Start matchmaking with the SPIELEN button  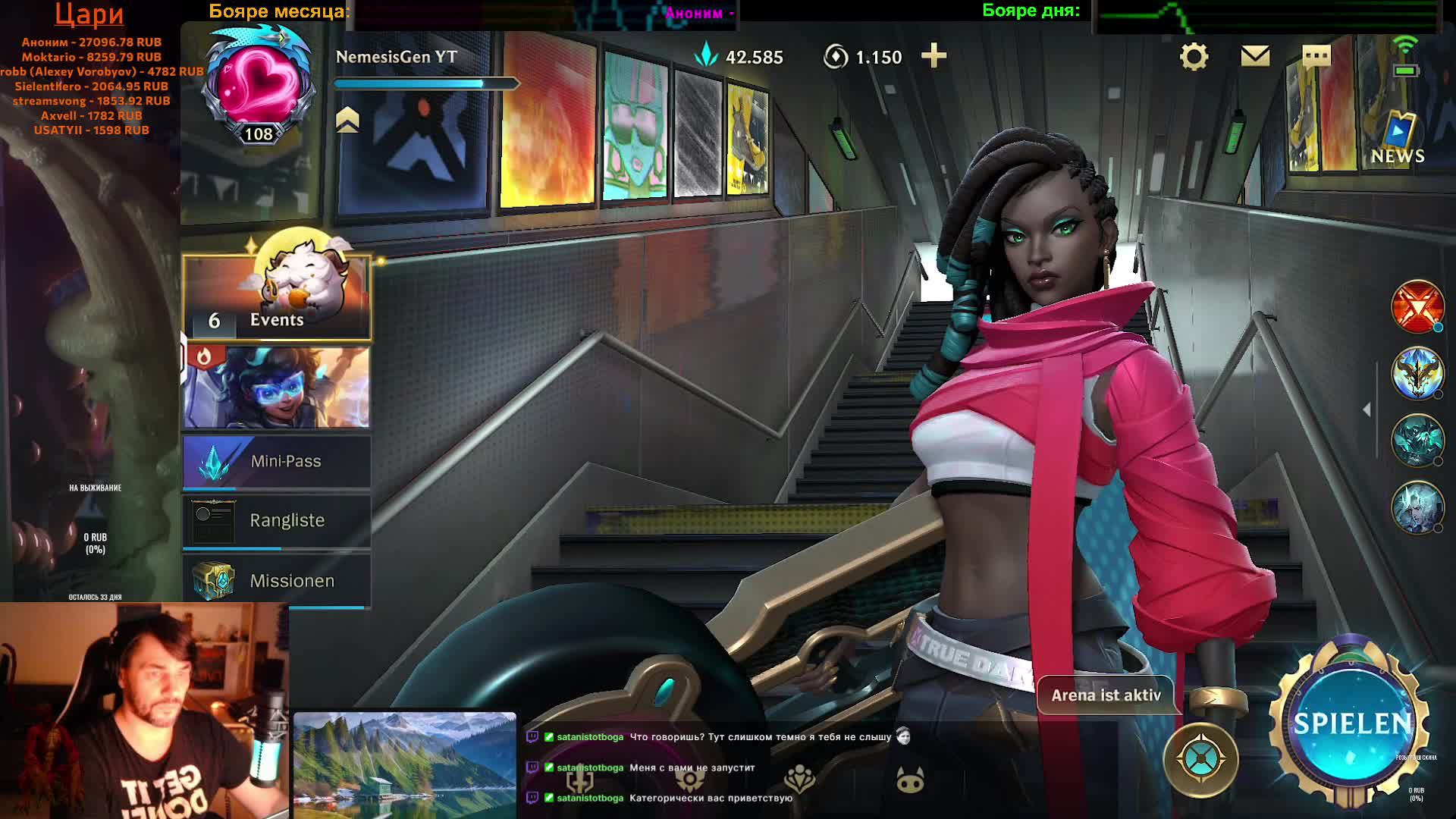pos(1351,723)
